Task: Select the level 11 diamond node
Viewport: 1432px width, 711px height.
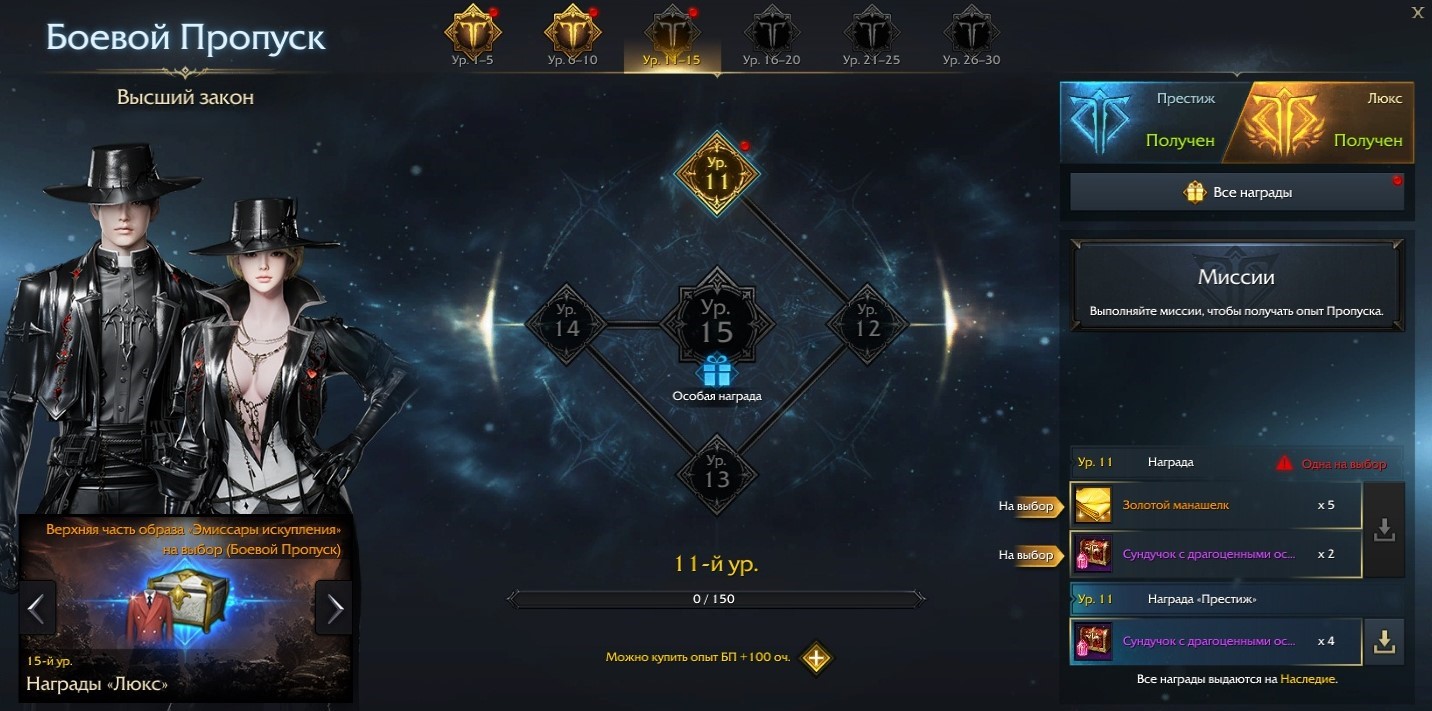Action: (717, 174)
